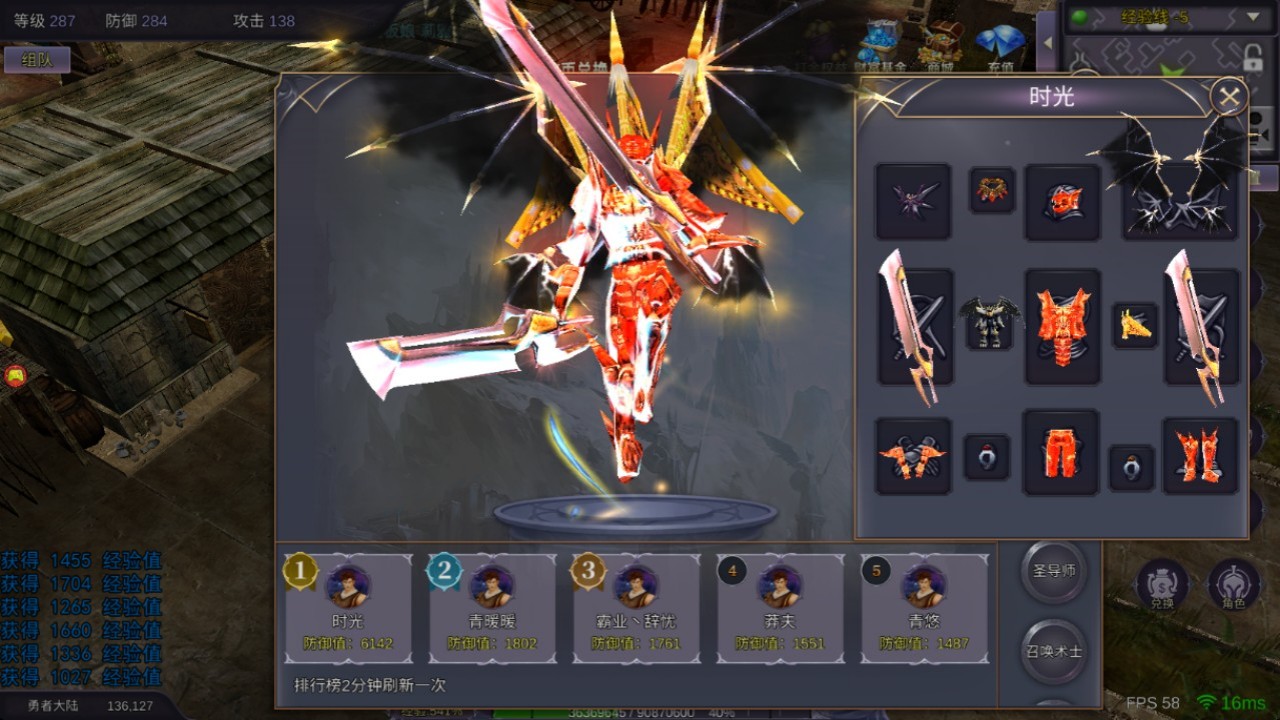Select rank 5 player 青悠
The height and width of the screenshot is (720, 1280).
924,608
